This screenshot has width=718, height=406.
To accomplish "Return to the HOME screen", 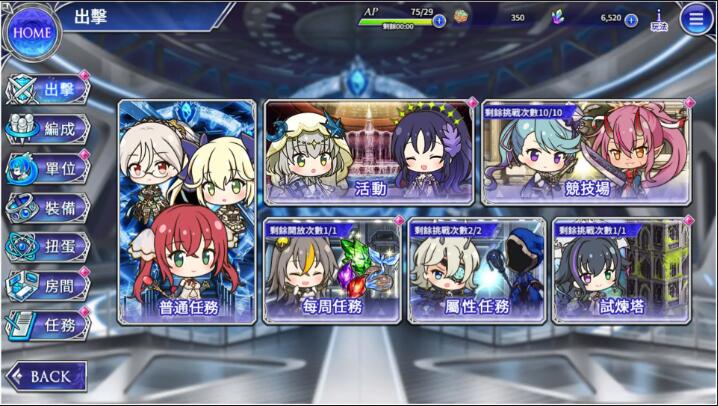I will [30, 32].
